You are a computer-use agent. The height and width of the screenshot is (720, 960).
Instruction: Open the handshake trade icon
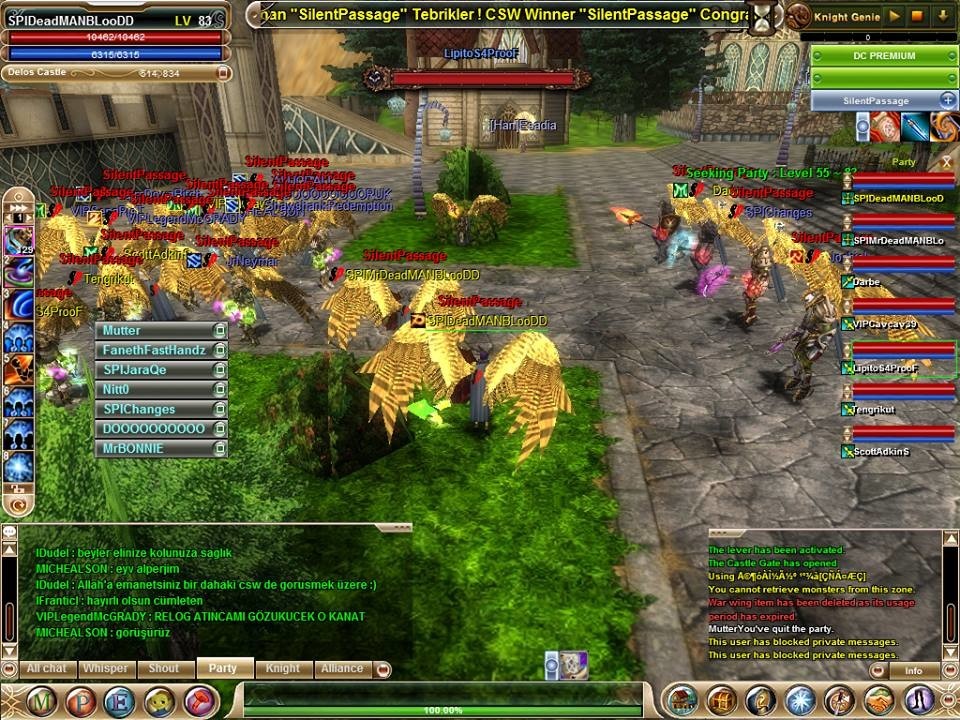879,700
